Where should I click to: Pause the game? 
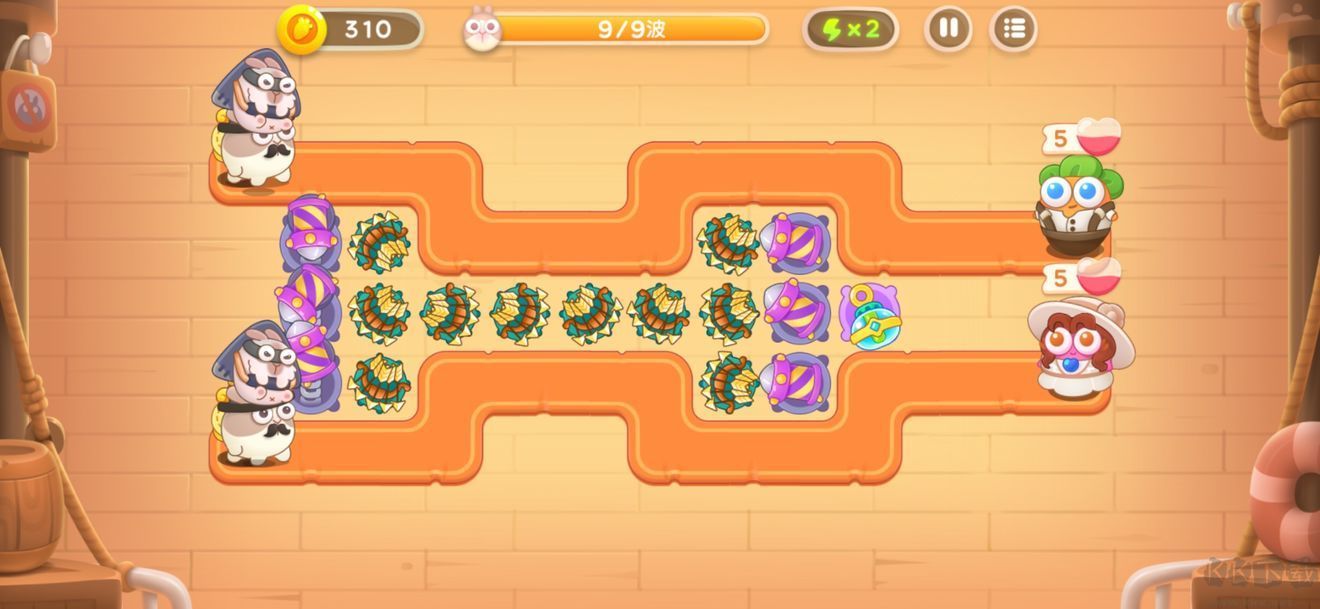[948, 29]
